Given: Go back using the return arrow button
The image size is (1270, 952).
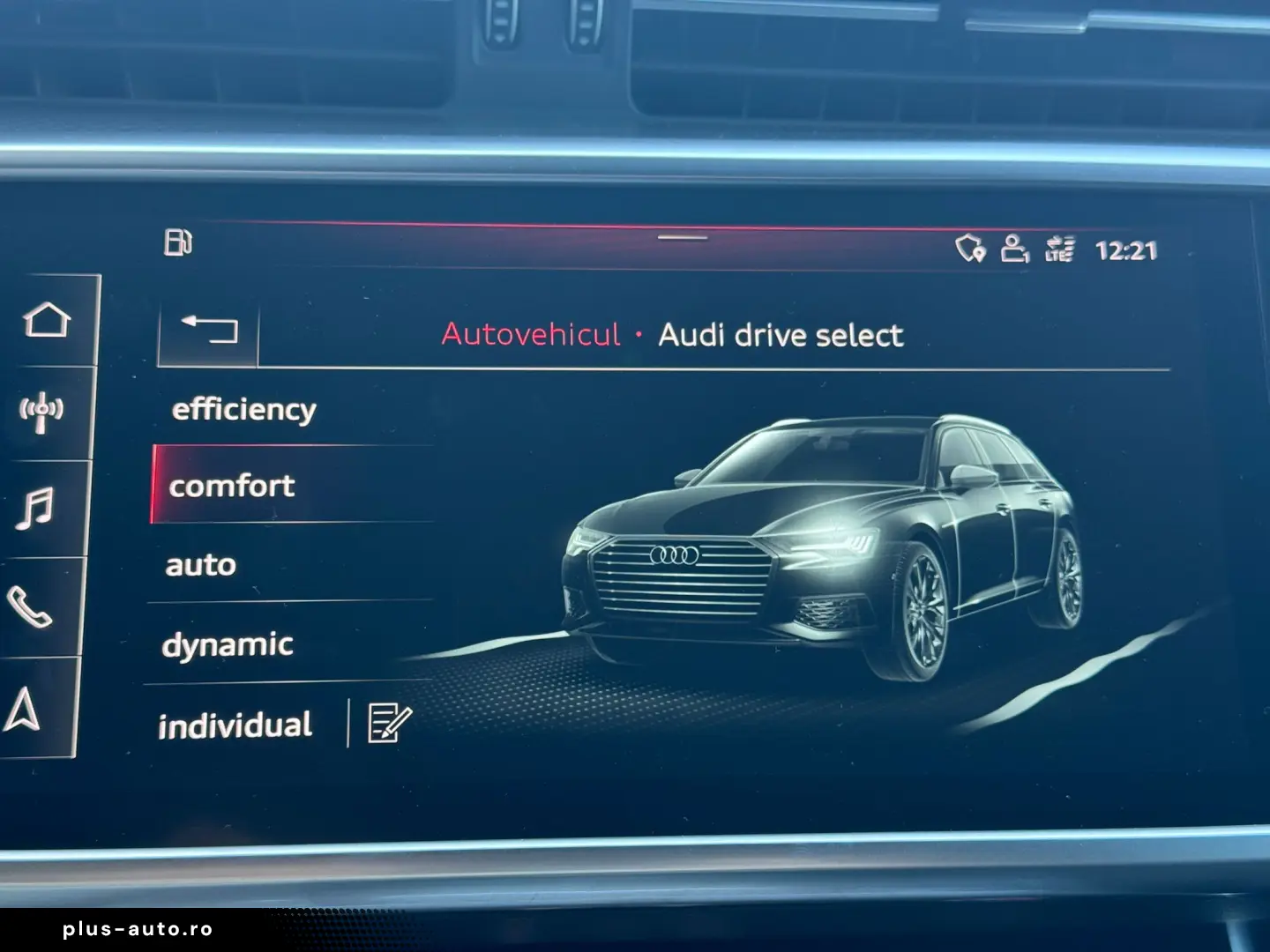Looking at the screenshot, I should coord(211,330).
